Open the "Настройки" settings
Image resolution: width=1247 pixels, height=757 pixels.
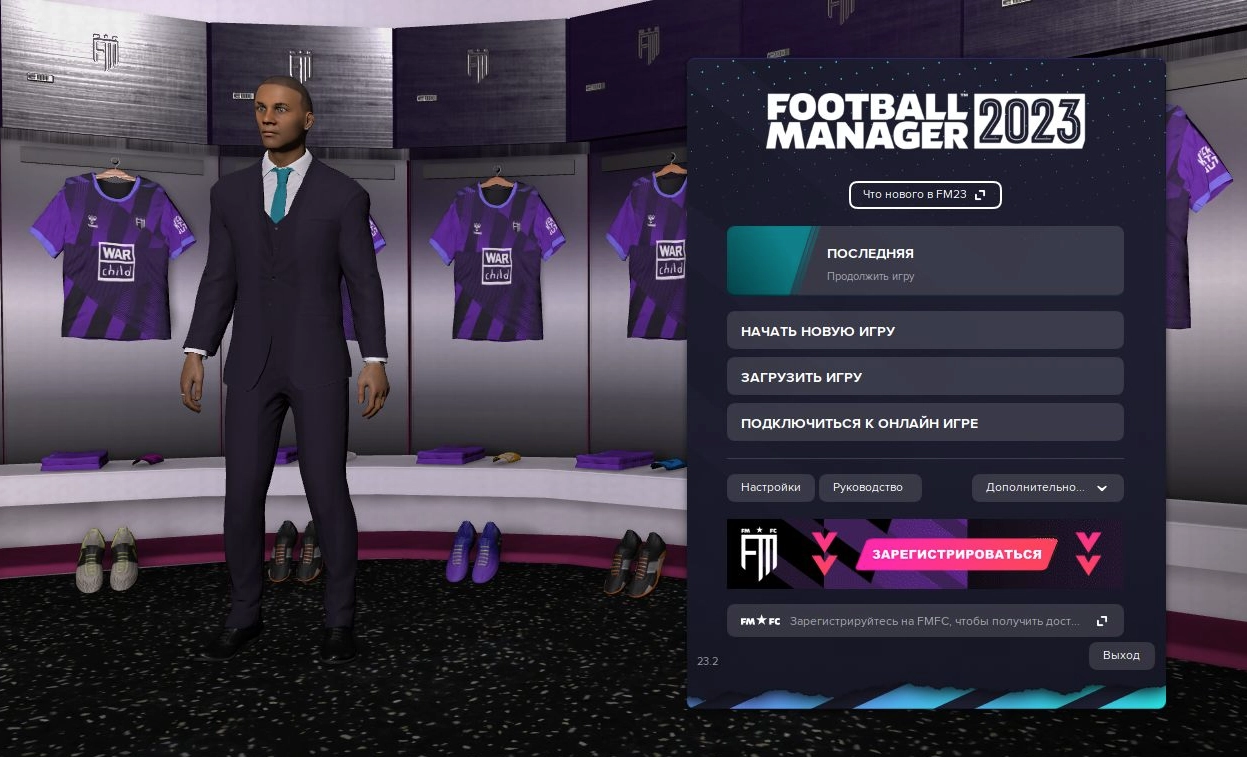(770, 488)
